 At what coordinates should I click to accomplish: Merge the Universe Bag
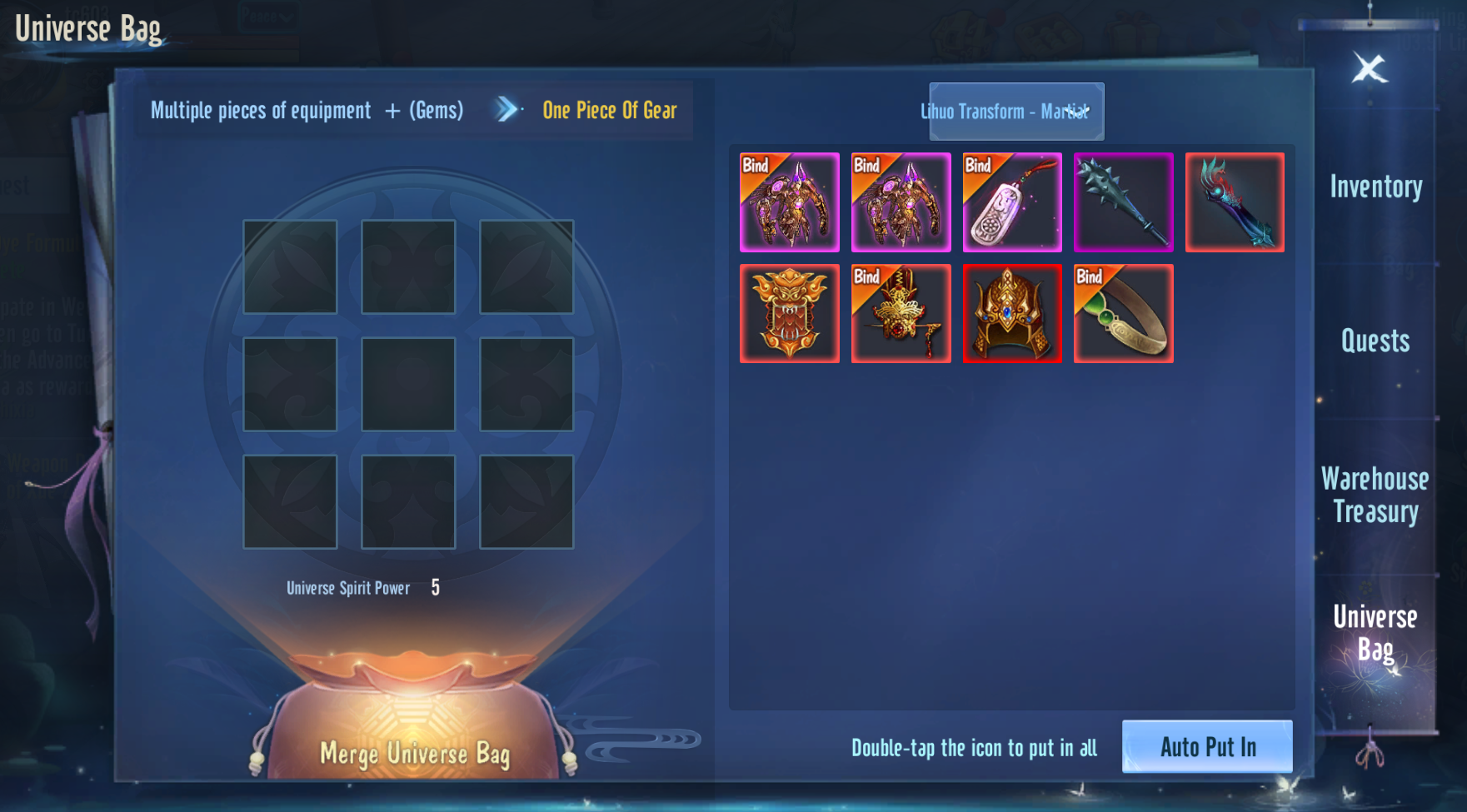click(x=414, y=753)
